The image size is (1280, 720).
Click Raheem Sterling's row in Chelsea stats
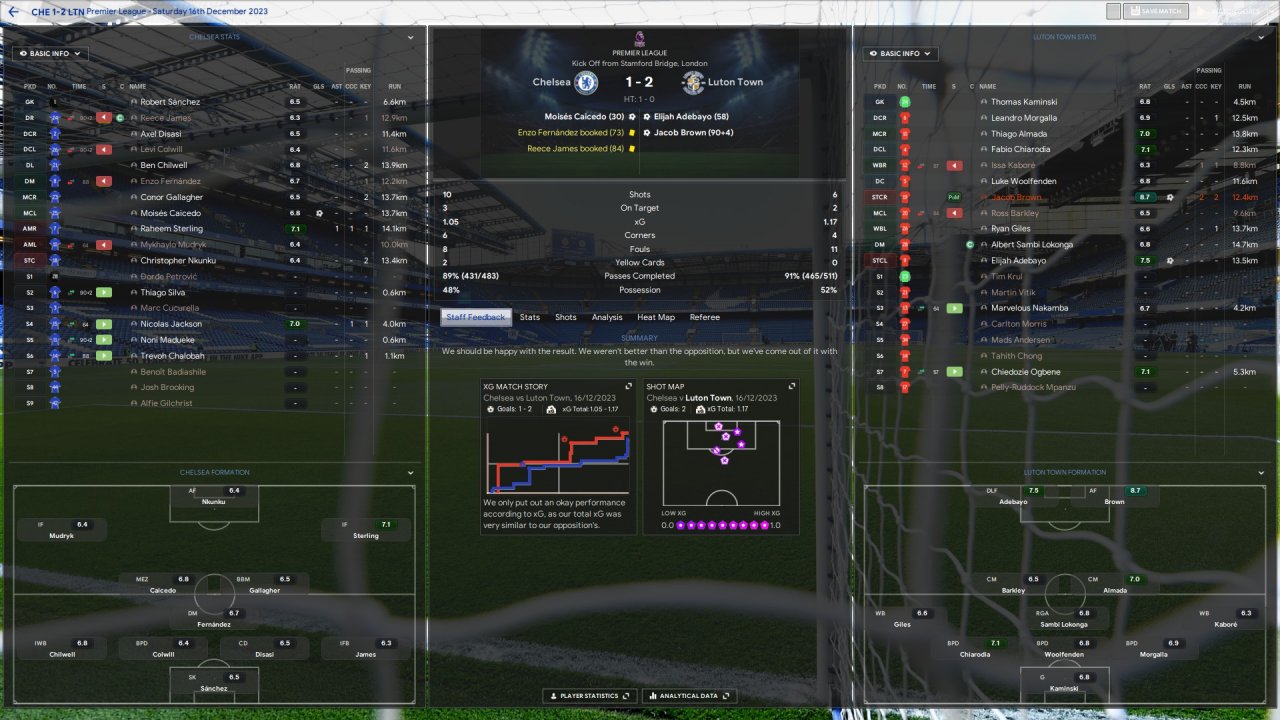pyautogui.click(x=171, y=229)
